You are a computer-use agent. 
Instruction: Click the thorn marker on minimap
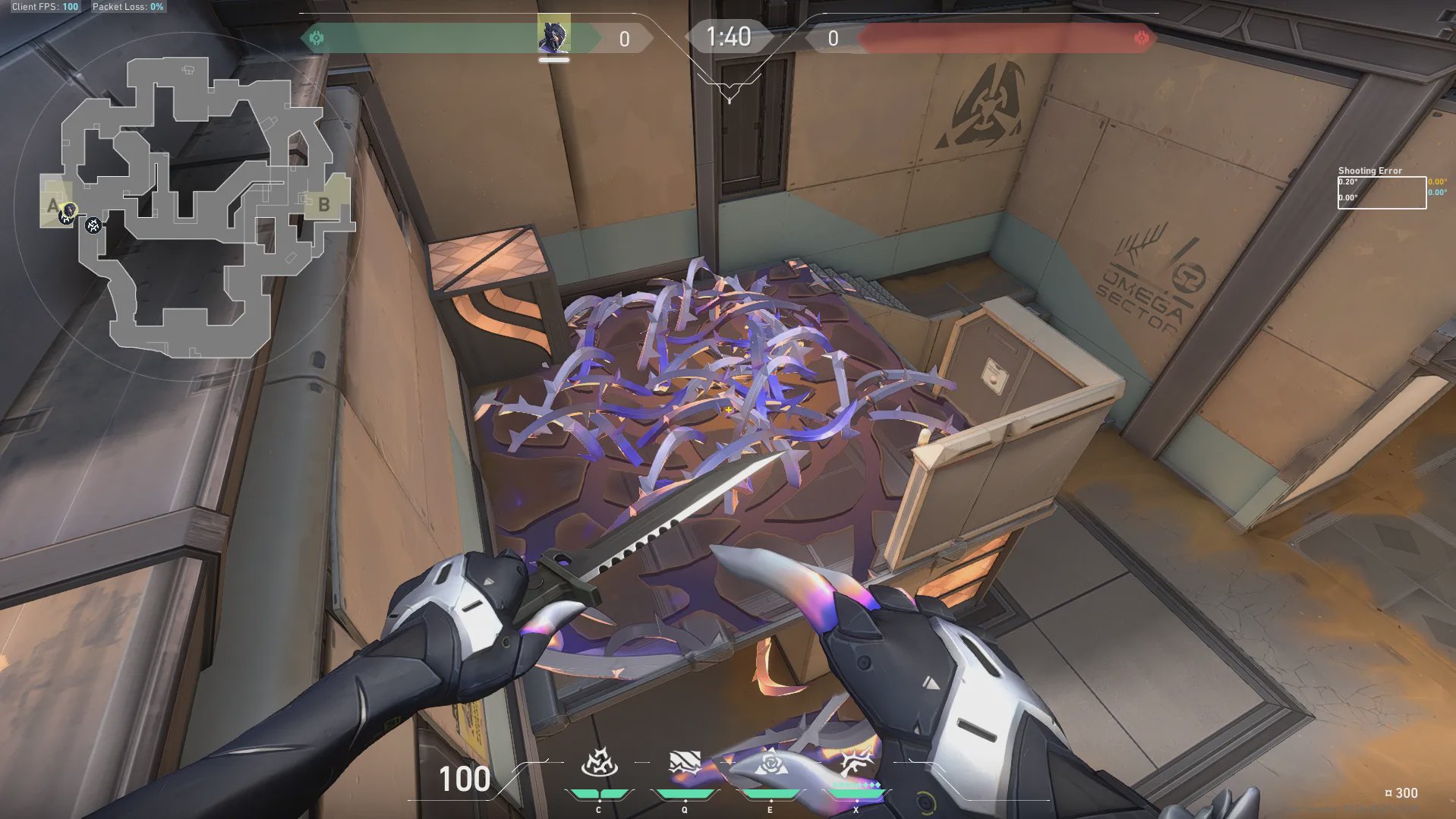[93, 225]
